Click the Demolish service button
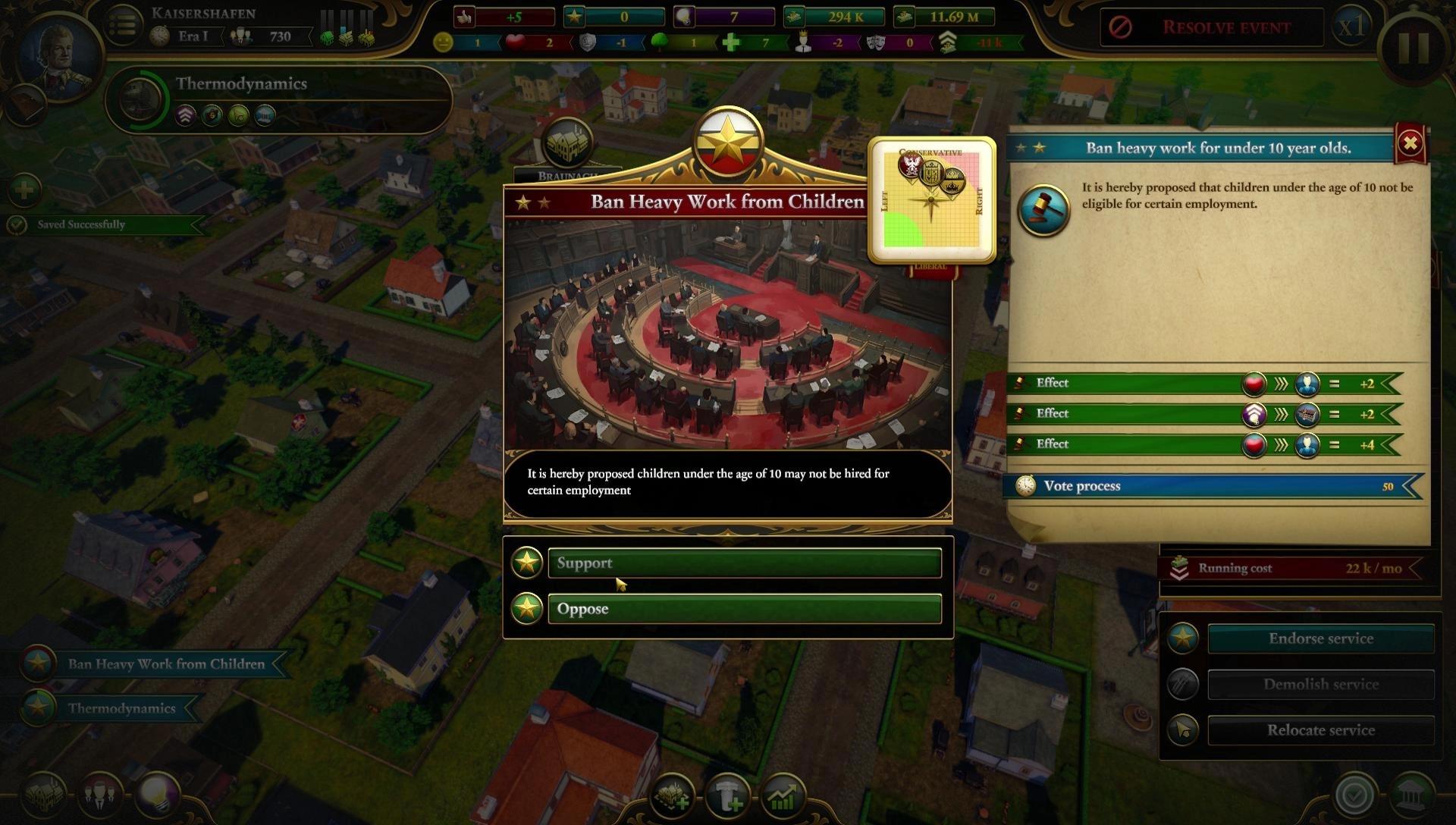 pyautogui.click(x=1319, y=684)
